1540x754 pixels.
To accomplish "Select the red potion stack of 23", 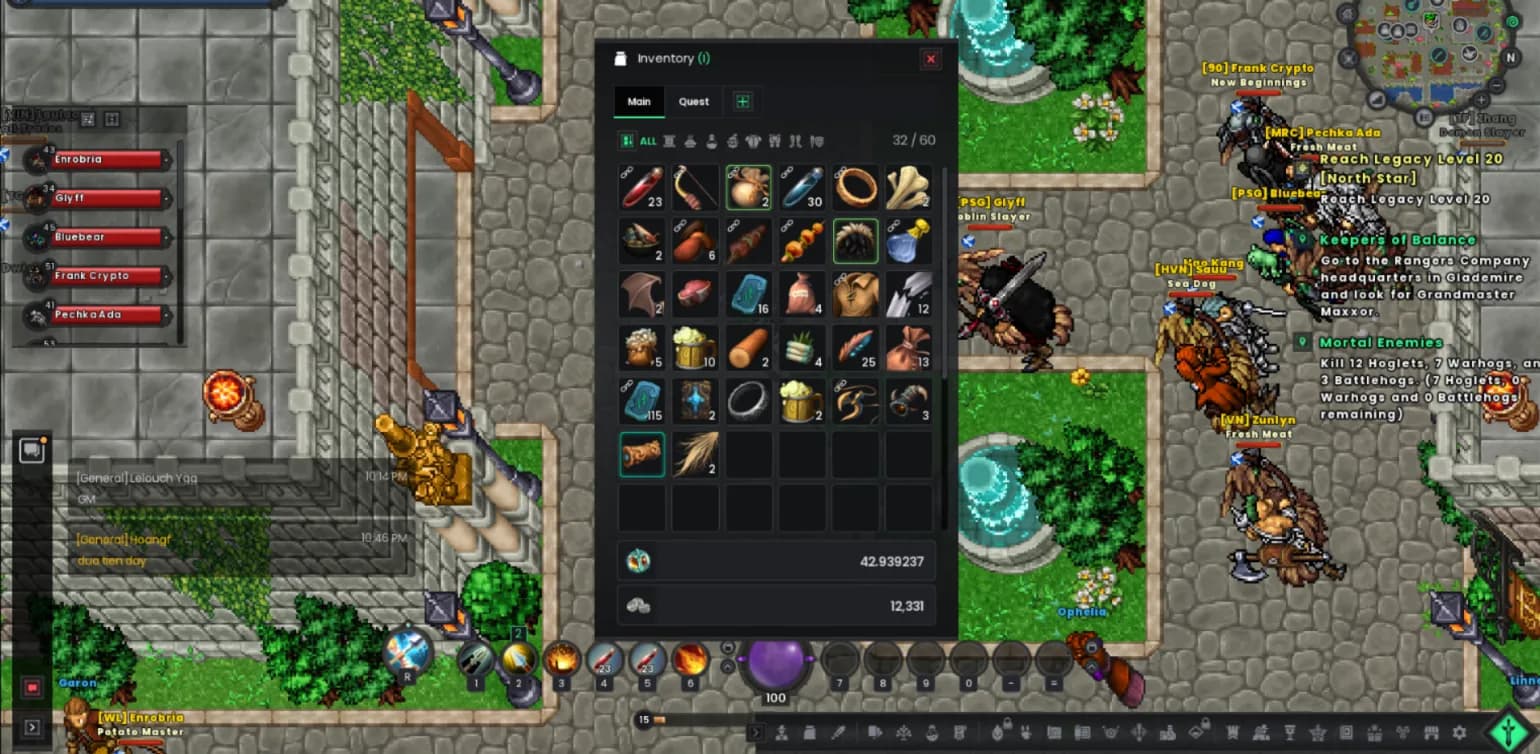I will point(642,188).
